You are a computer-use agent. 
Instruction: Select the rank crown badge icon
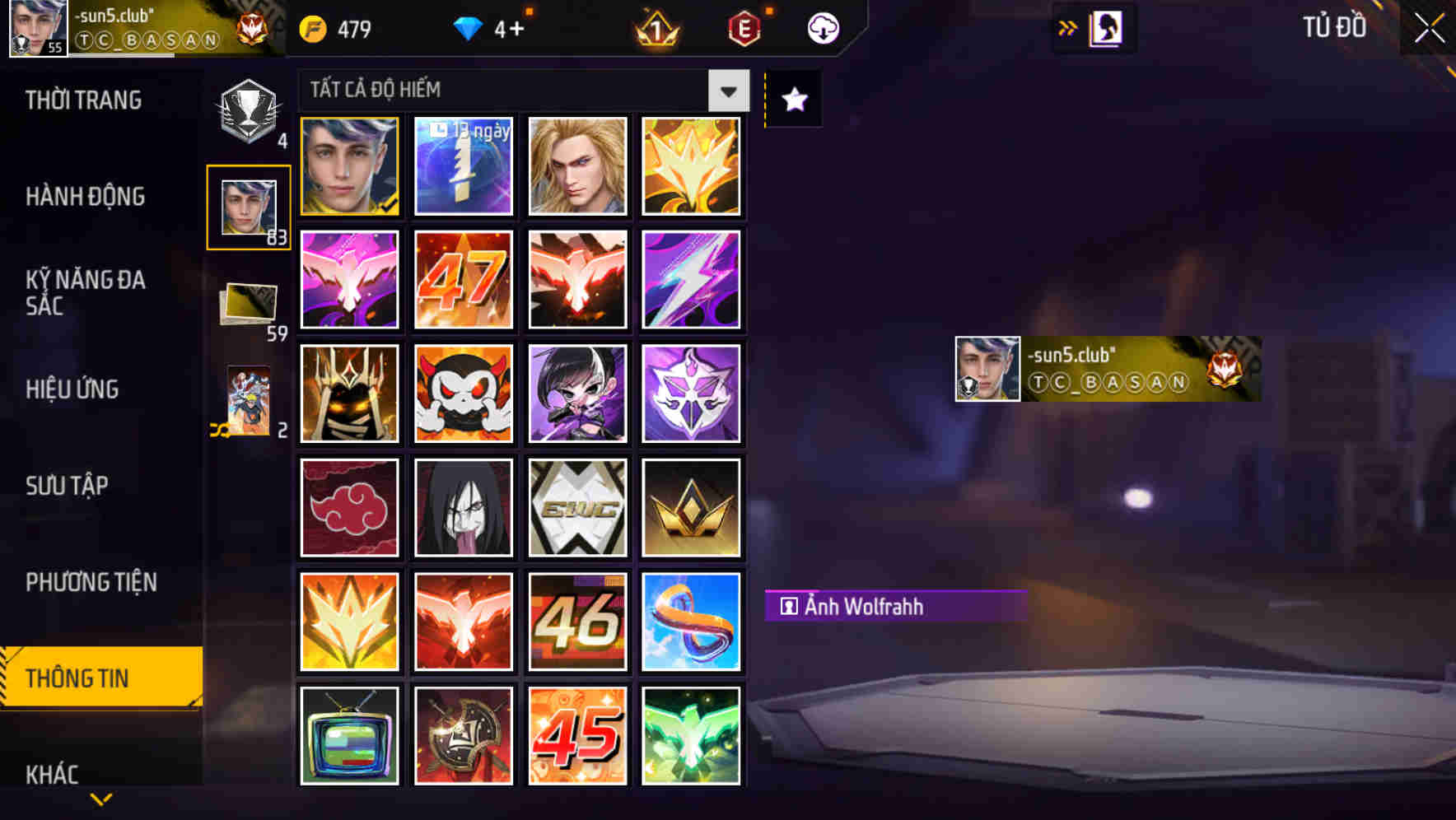coord(656,28)
